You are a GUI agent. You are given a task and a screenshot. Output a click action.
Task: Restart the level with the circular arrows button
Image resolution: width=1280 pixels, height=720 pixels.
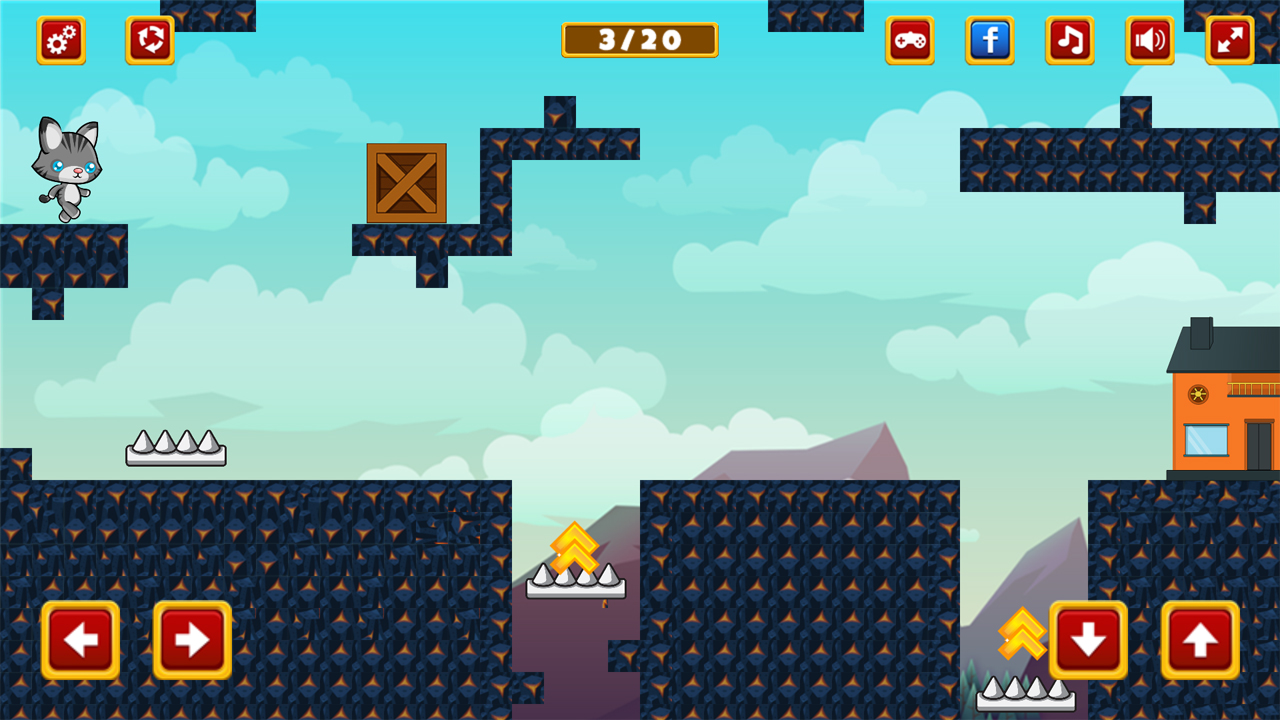click(150, 41)
